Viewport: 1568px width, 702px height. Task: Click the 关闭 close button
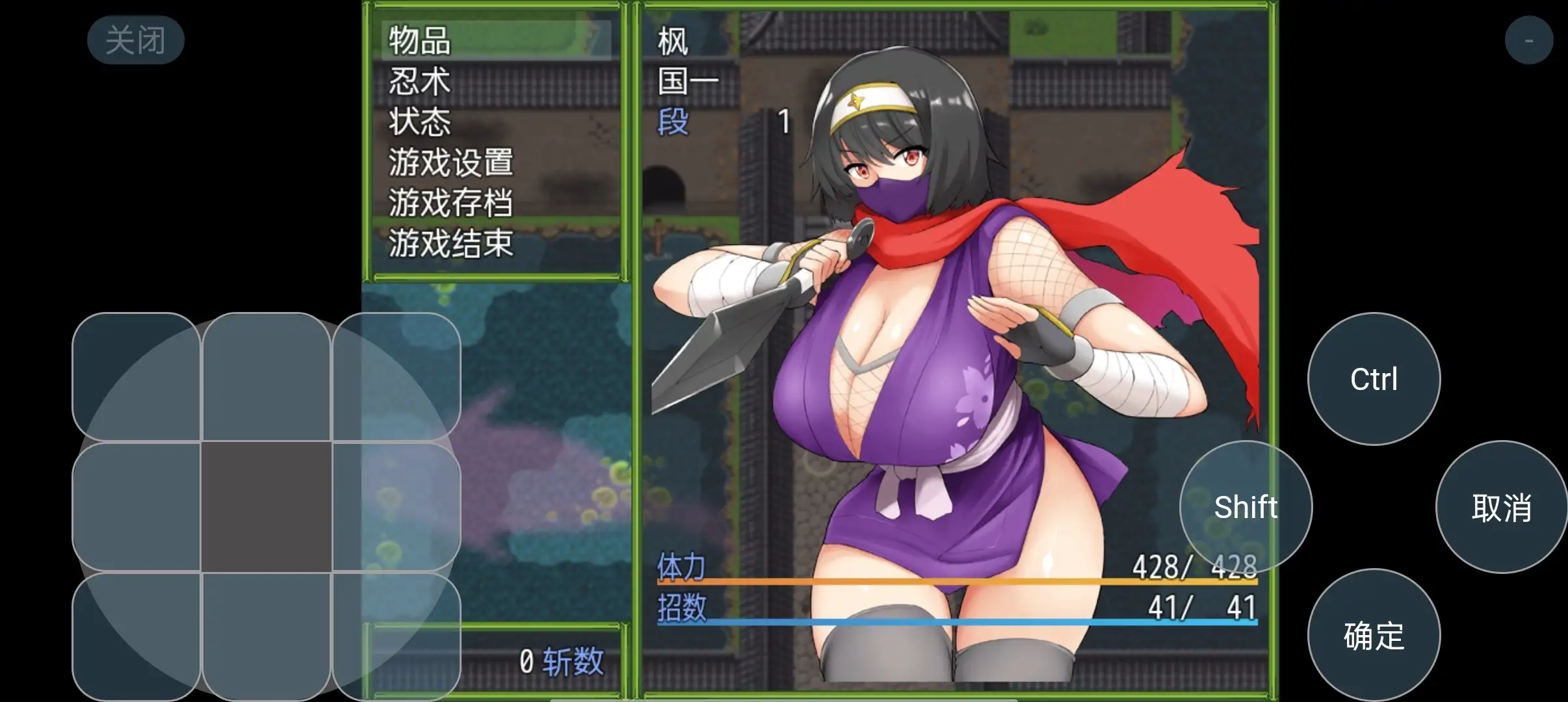pos(136,39)
